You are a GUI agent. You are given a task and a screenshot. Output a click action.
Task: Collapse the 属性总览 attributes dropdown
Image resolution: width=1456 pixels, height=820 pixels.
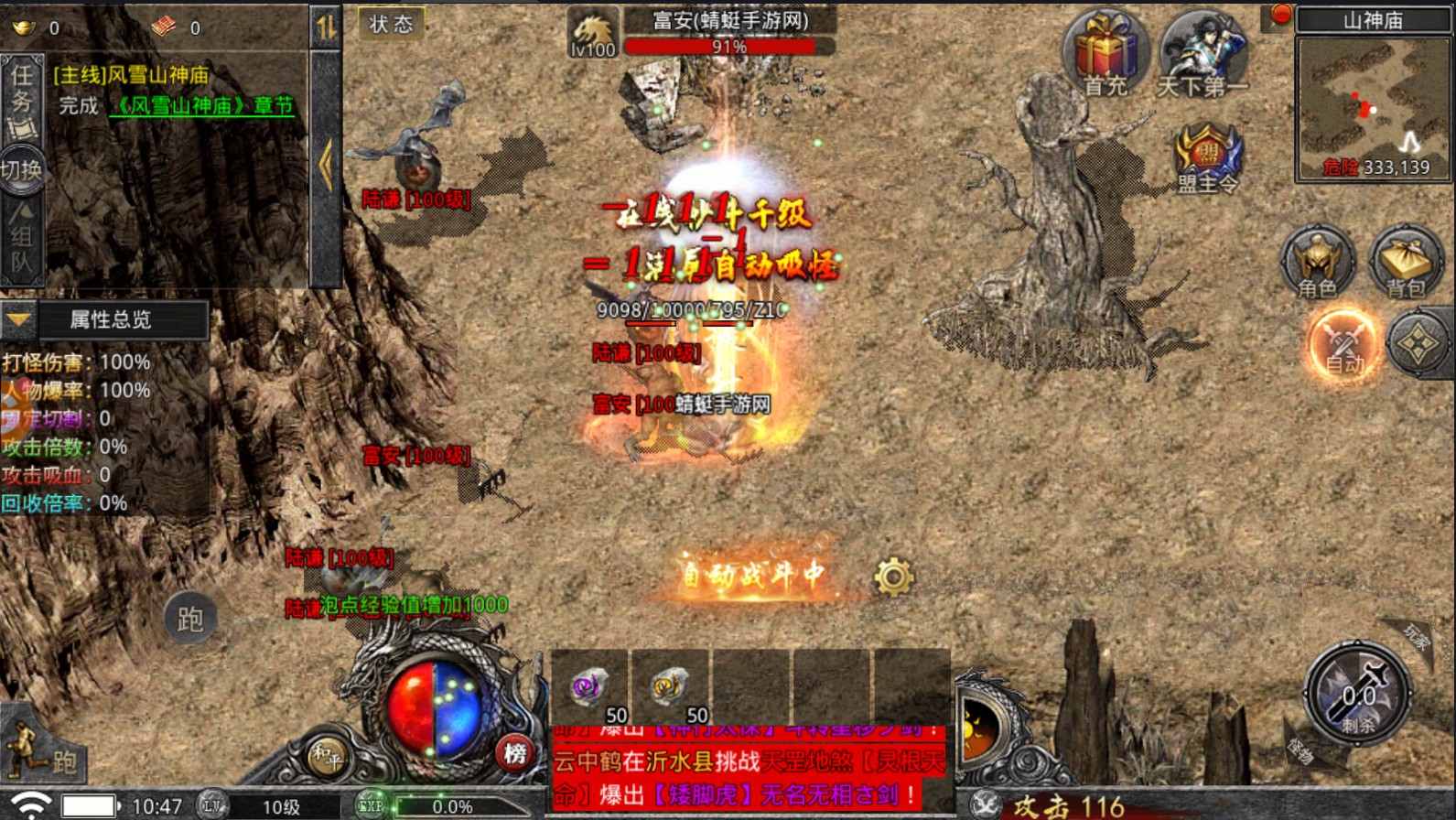tap(18, 319)
